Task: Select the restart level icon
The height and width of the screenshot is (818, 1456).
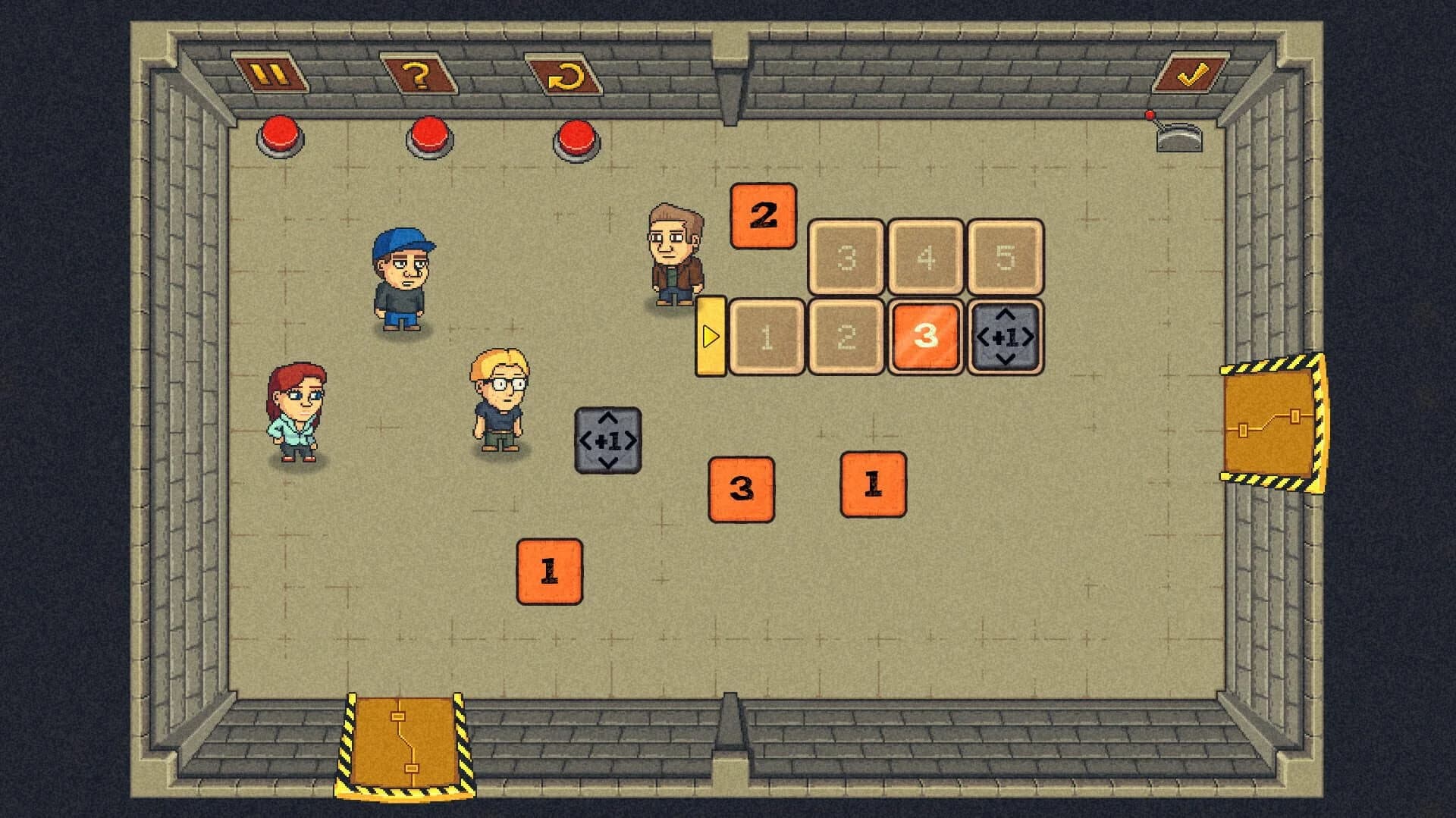Action: [x=566, y=73]
